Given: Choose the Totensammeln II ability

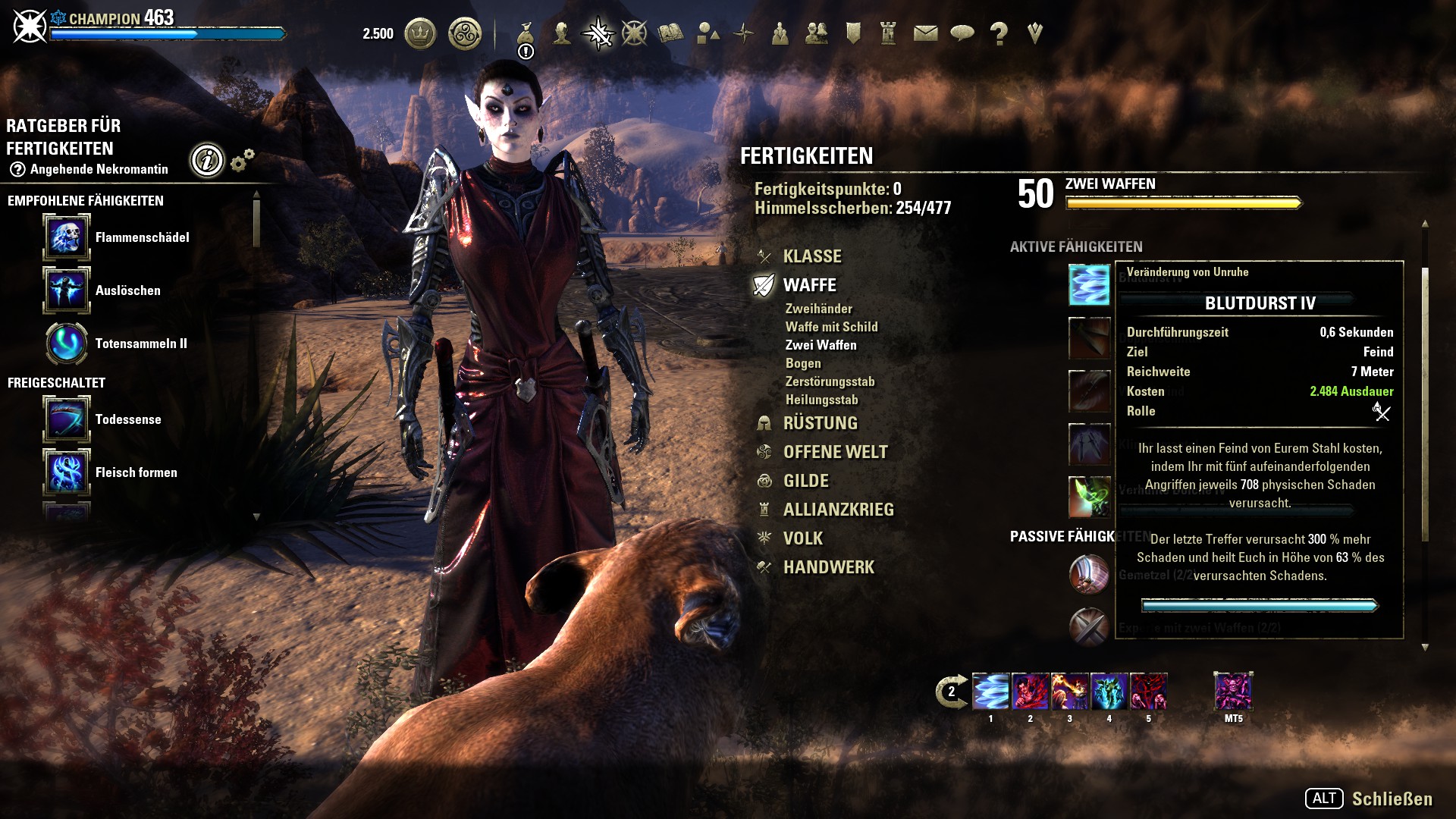Looking at the screenshot, I should point(67,344).
